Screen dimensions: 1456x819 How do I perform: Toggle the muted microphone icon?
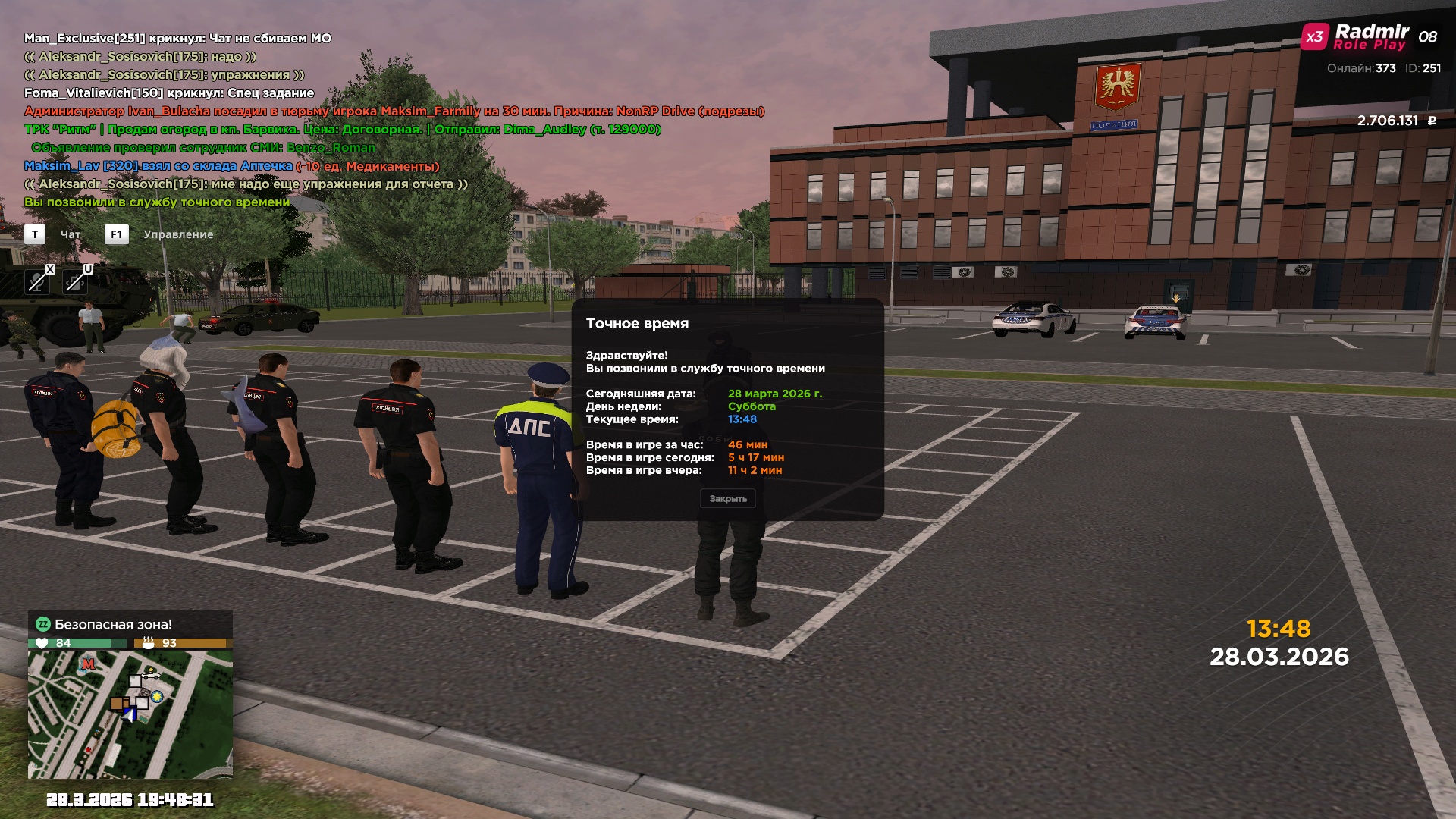[x=36, y=282]
